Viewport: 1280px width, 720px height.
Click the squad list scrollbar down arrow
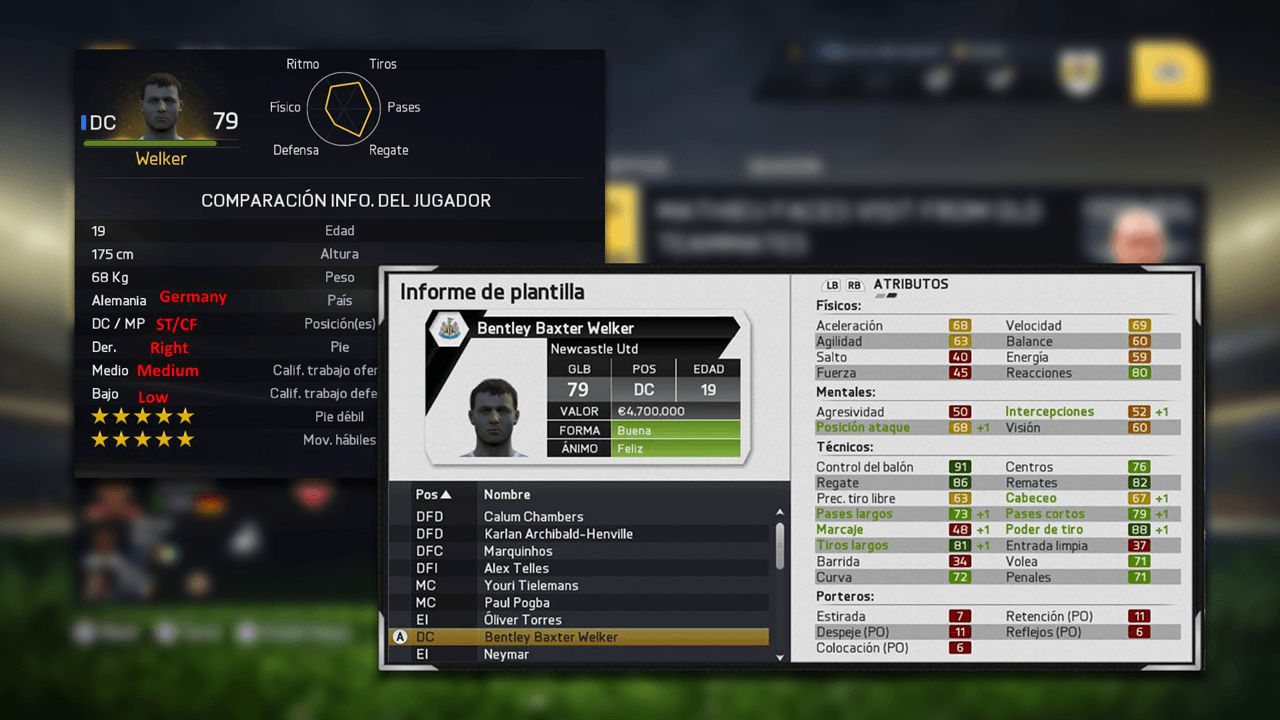click(780, 658)
